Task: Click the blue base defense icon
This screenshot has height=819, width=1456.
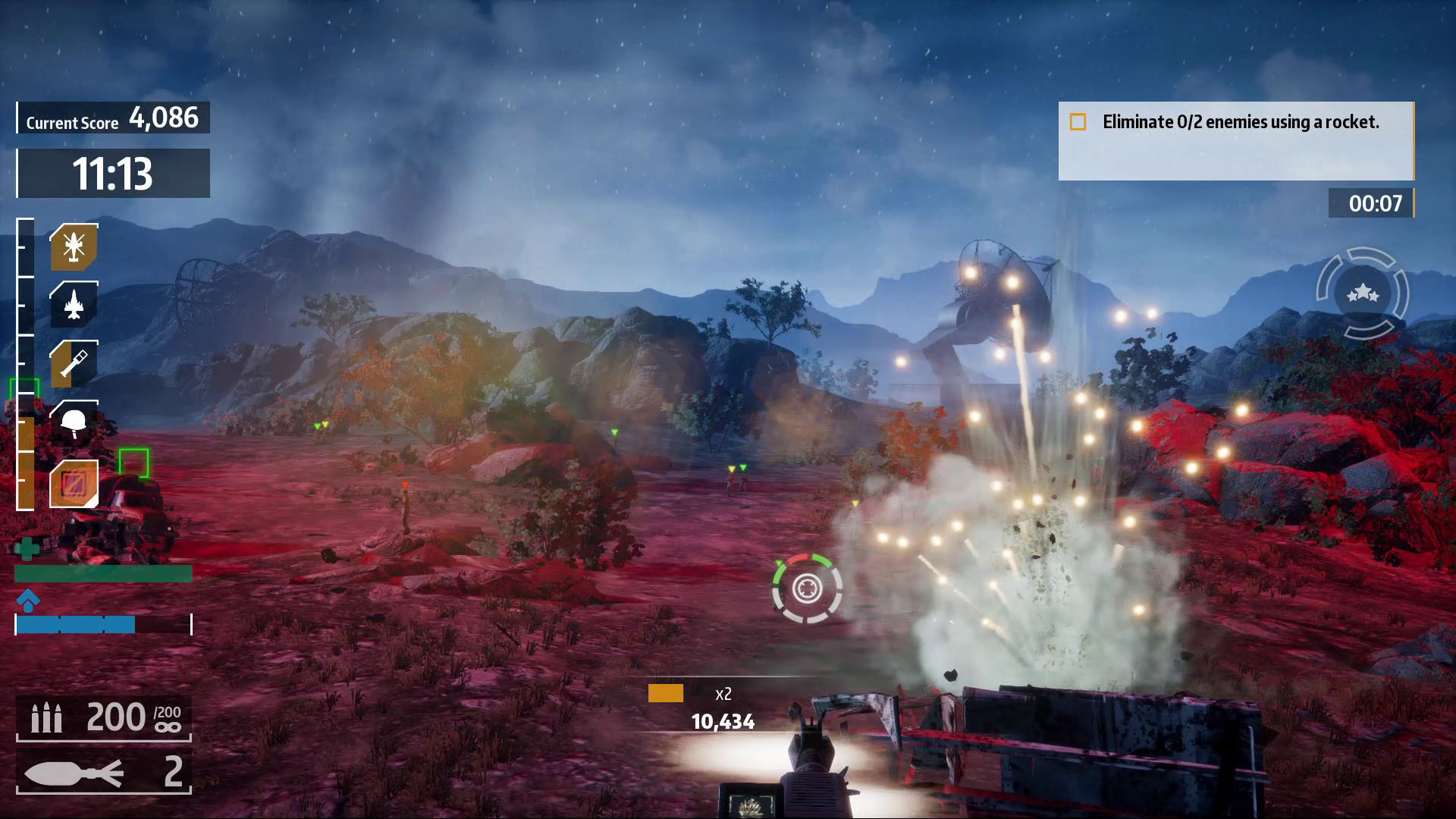Action: coord(28,600)
